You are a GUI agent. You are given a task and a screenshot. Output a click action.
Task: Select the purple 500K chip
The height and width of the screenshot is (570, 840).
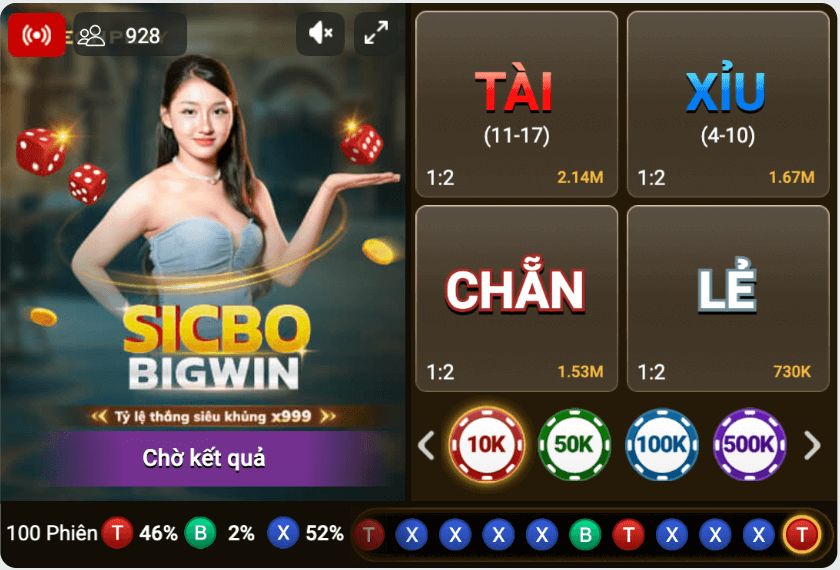[x=749, y=445]
